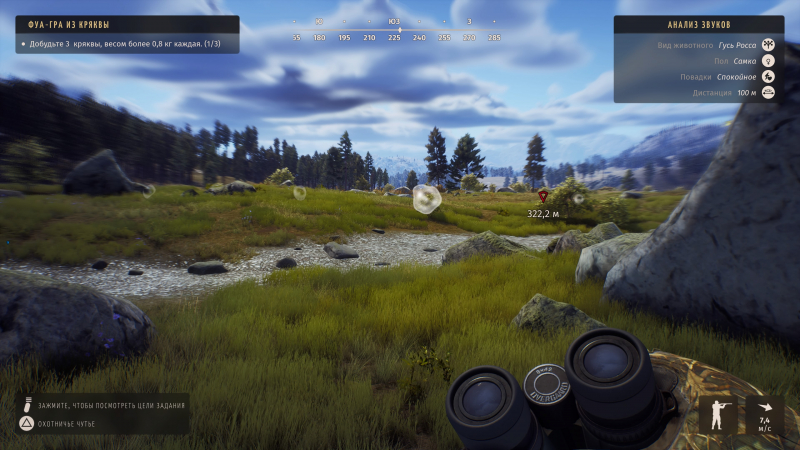
Task: Click the wind direction arrow indicator
Action: pos(765,408)
